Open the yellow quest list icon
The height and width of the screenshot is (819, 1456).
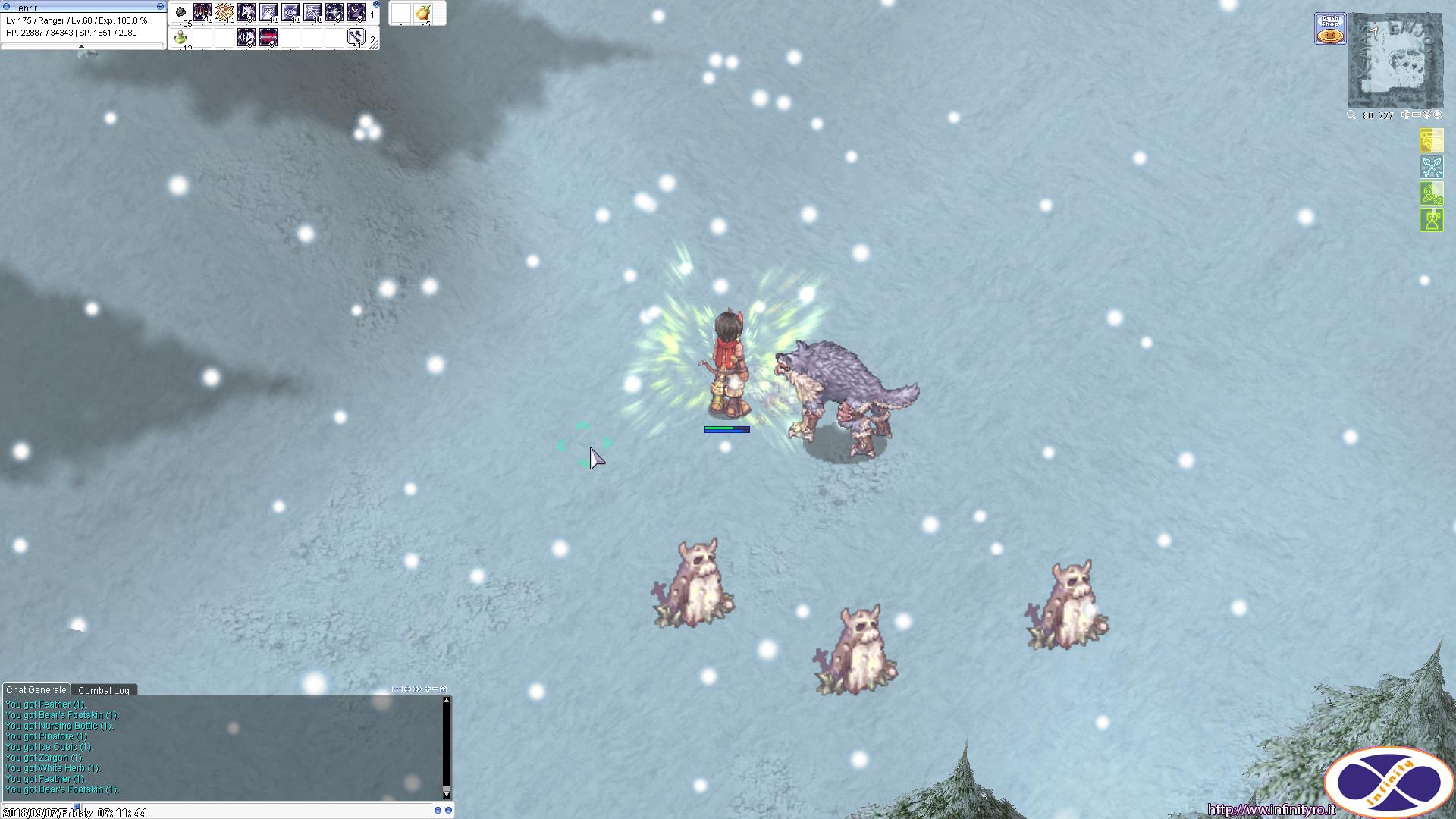[1431, 141]
